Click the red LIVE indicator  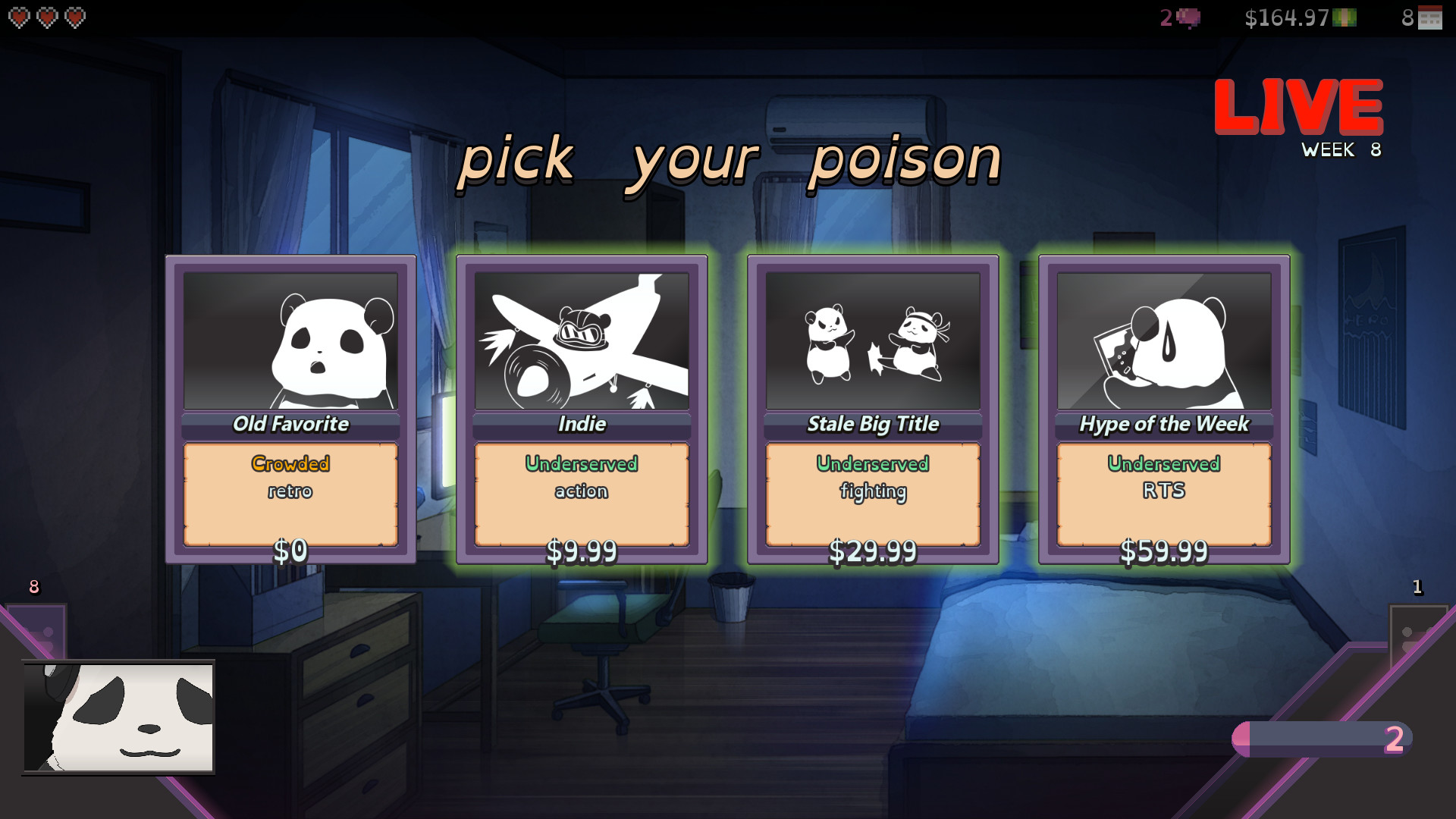(1297, 106)
